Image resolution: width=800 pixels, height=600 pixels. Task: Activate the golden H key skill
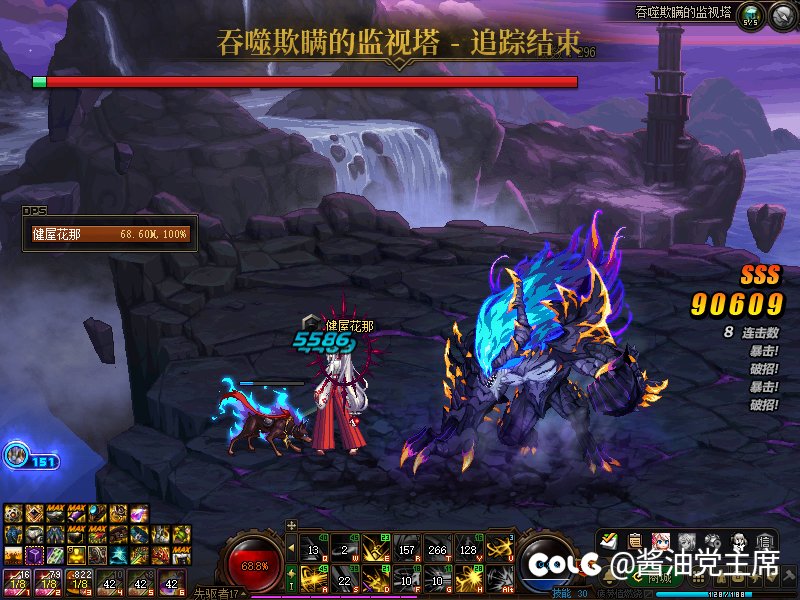[467, 578]
